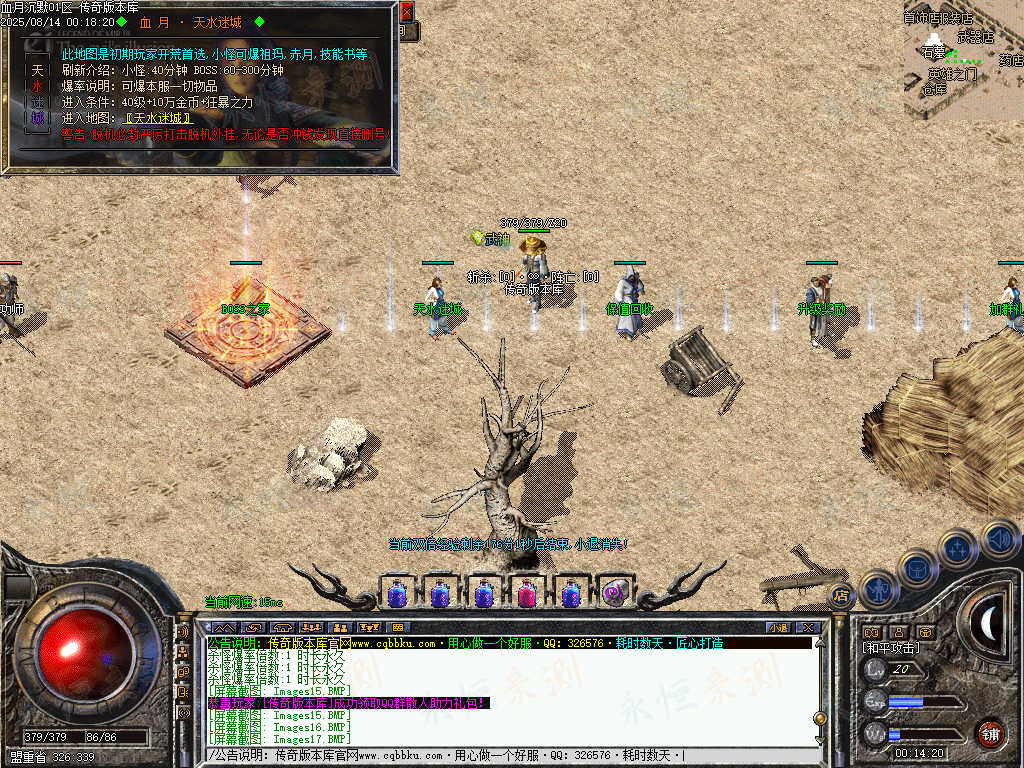Viewport: 1024px width, 768px height.
Task: Use the red potion in the belt
Action: (x=527, y=594)
